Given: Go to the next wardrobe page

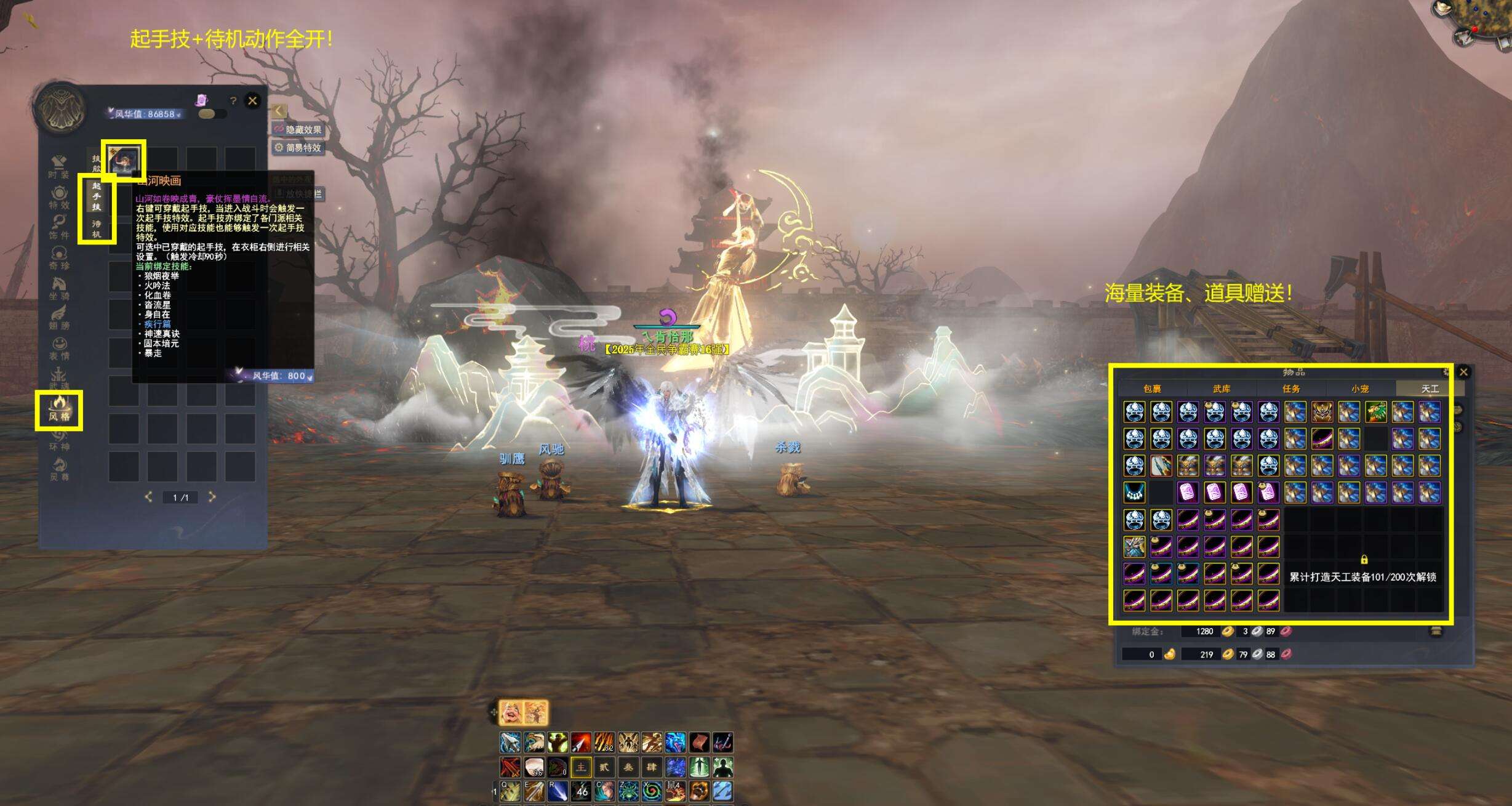Looking at the screenshot, I should tap(212, 497).
